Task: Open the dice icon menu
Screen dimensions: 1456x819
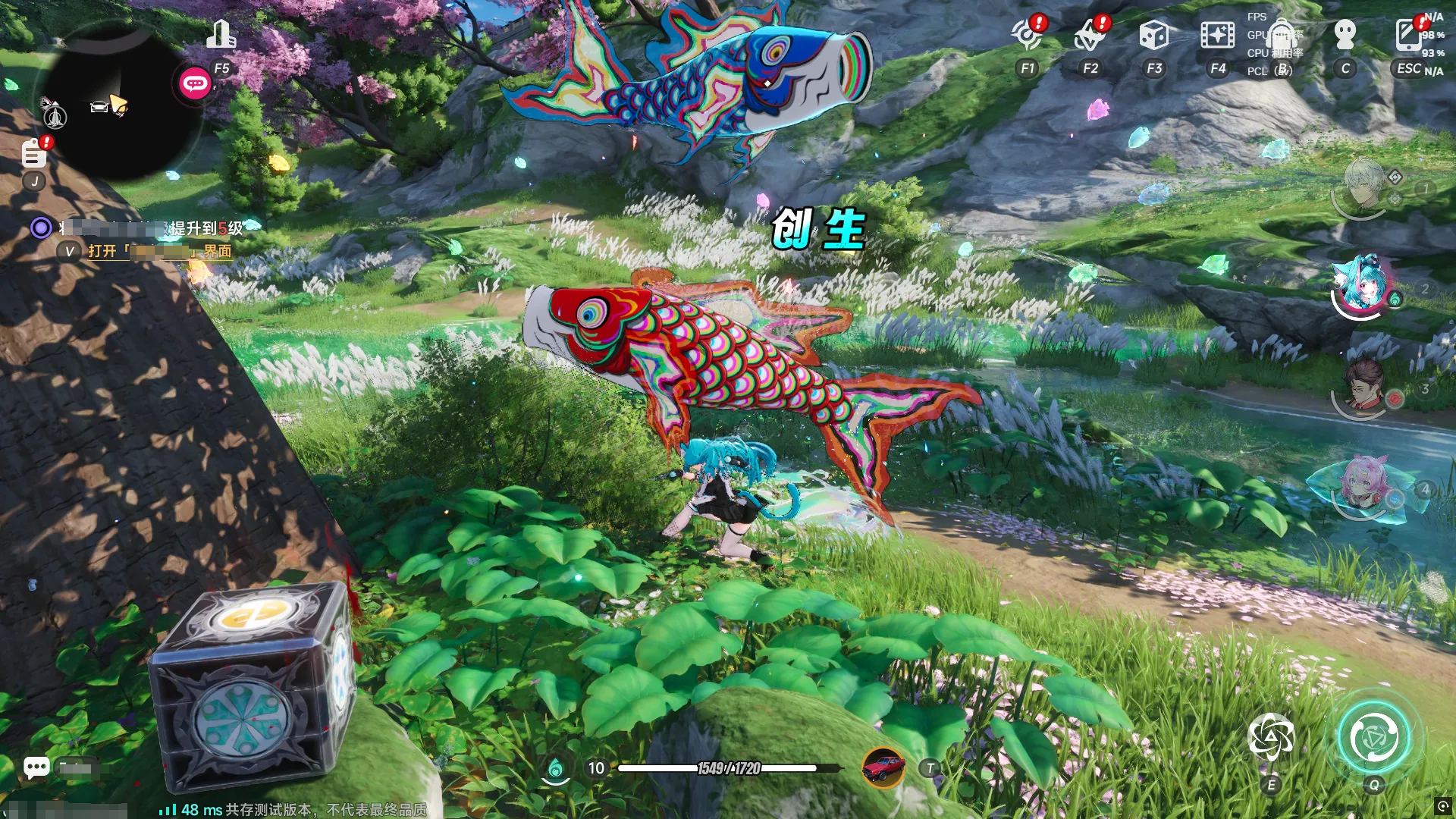Action: click(1153, 36)
